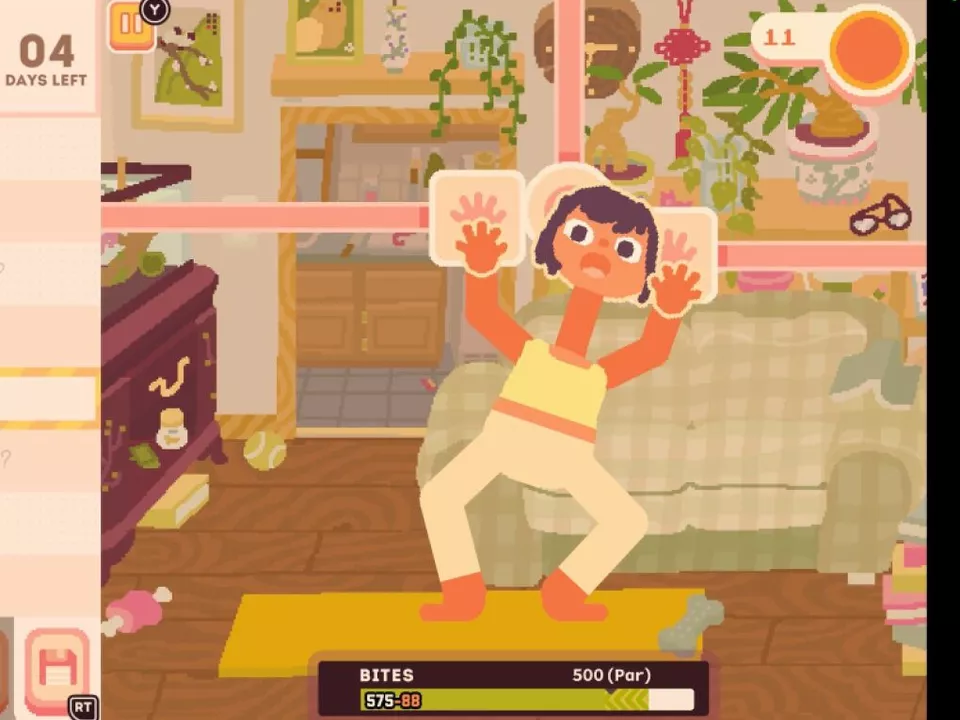Pause the game with the pause button
Viewport: 960px width, 720px height.
[x=131, y=27]
